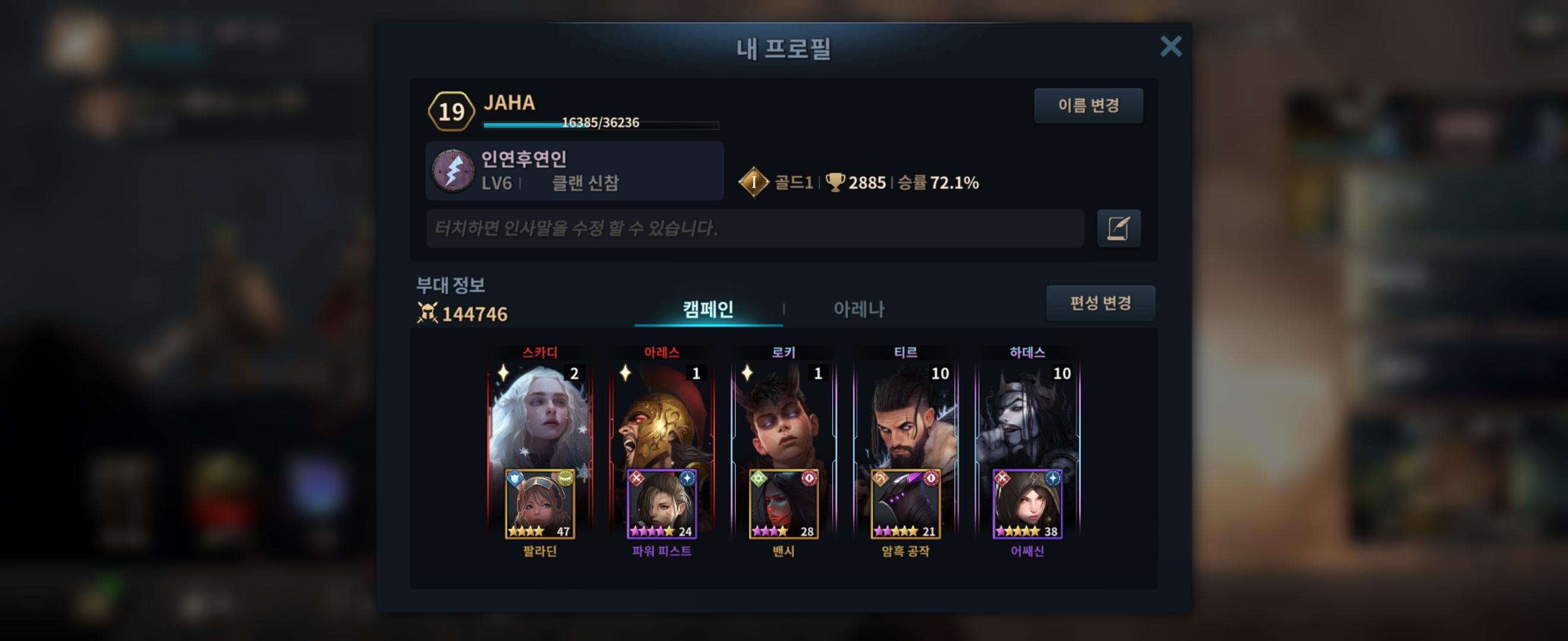
Task: Click the 편성 변경 formation change button
Action: click(1100, 303)
